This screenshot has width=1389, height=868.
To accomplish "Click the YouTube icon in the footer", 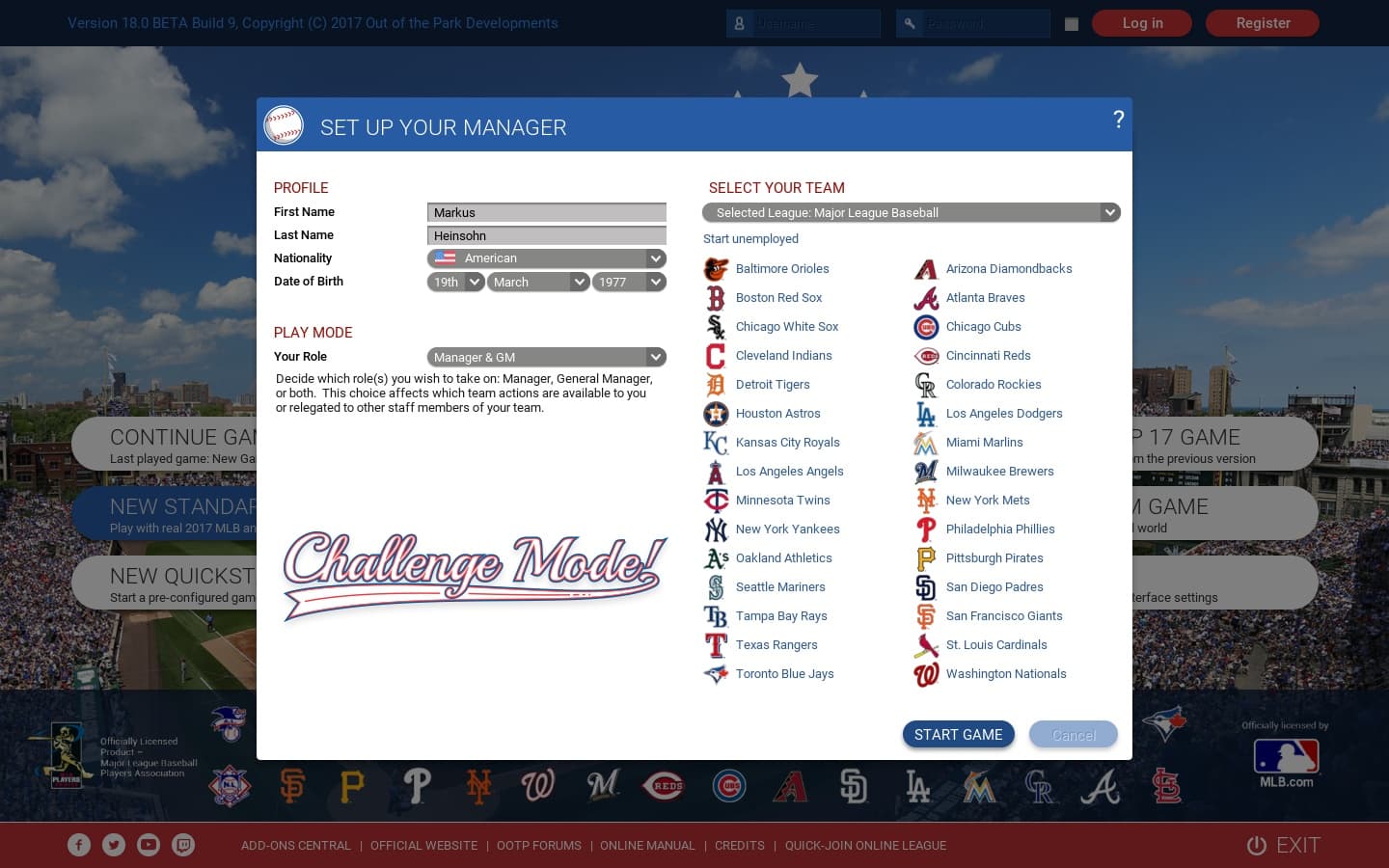I will pos(149,844).
